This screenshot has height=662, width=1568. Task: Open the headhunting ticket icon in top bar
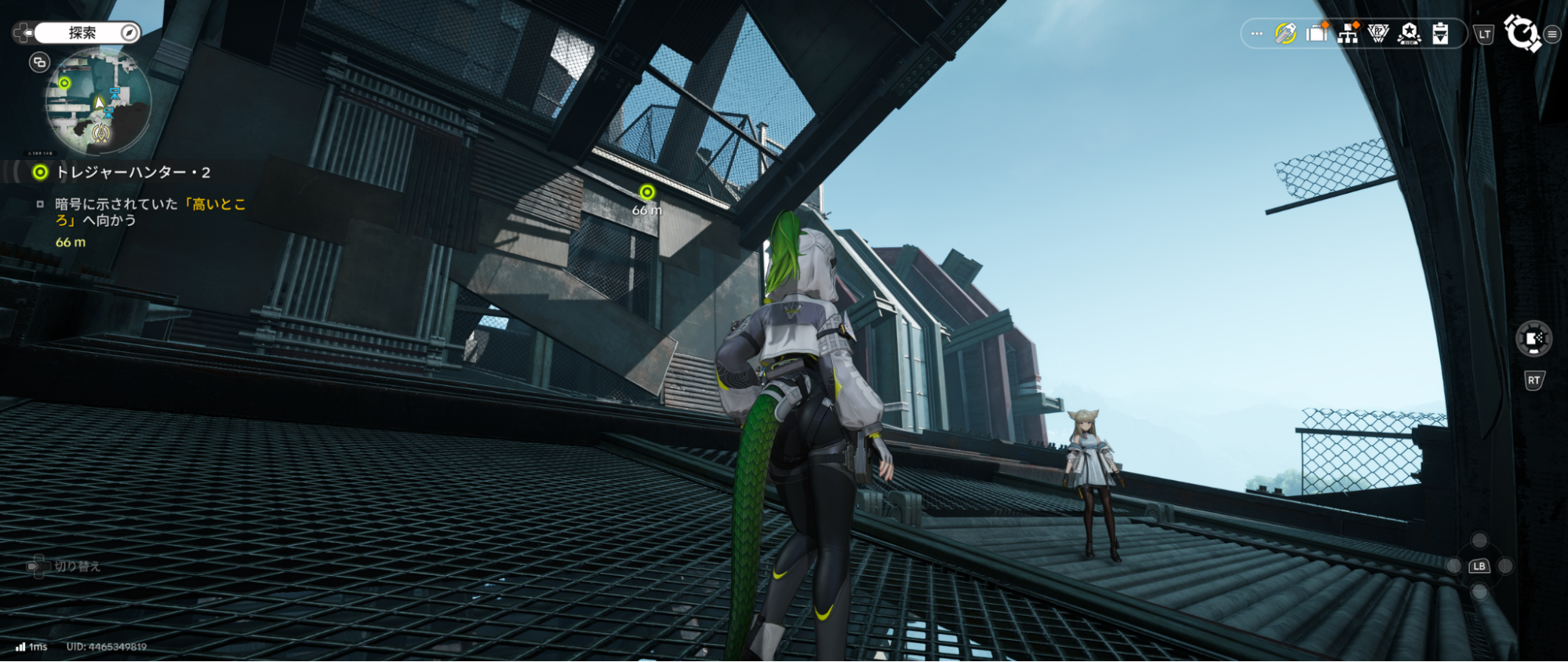1285,33
